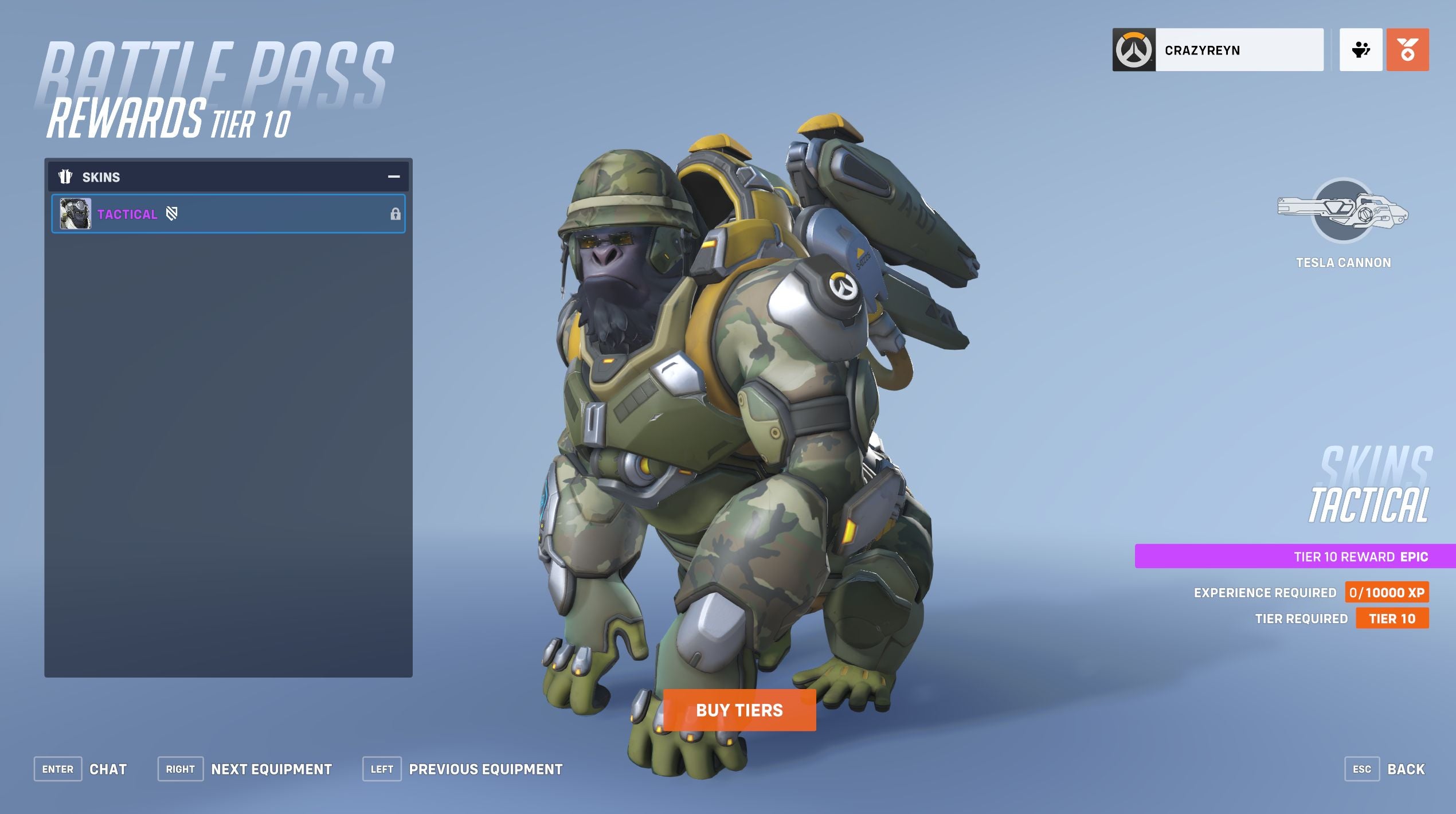Viewport: 1456px width, 814px height.
Task: Click the skins jacket icon in the Skins header
Action: click(66, 177)
